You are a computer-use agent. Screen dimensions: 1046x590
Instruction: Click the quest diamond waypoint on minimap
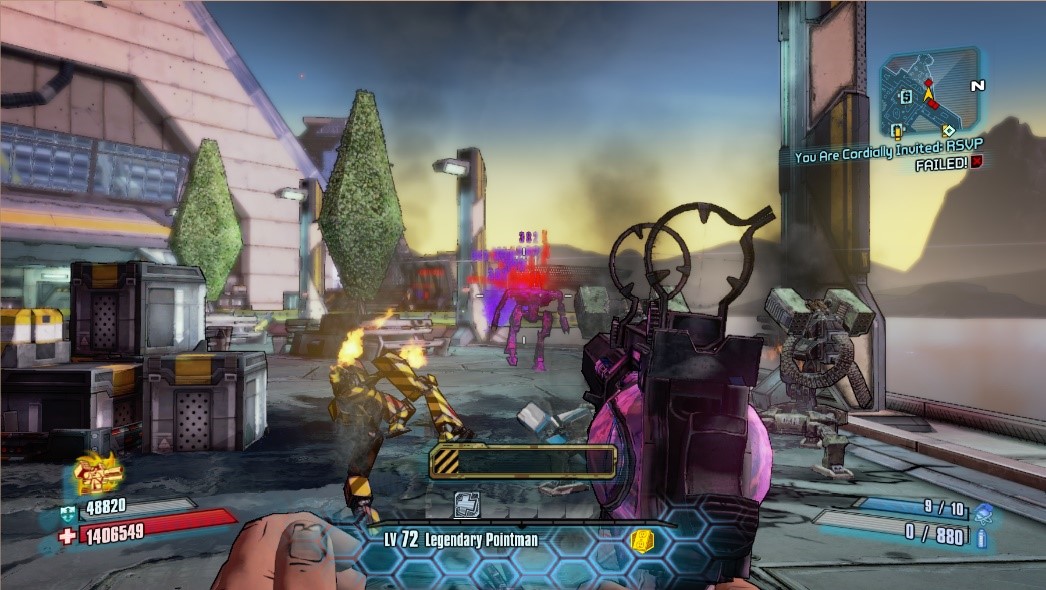coord(948,130)
